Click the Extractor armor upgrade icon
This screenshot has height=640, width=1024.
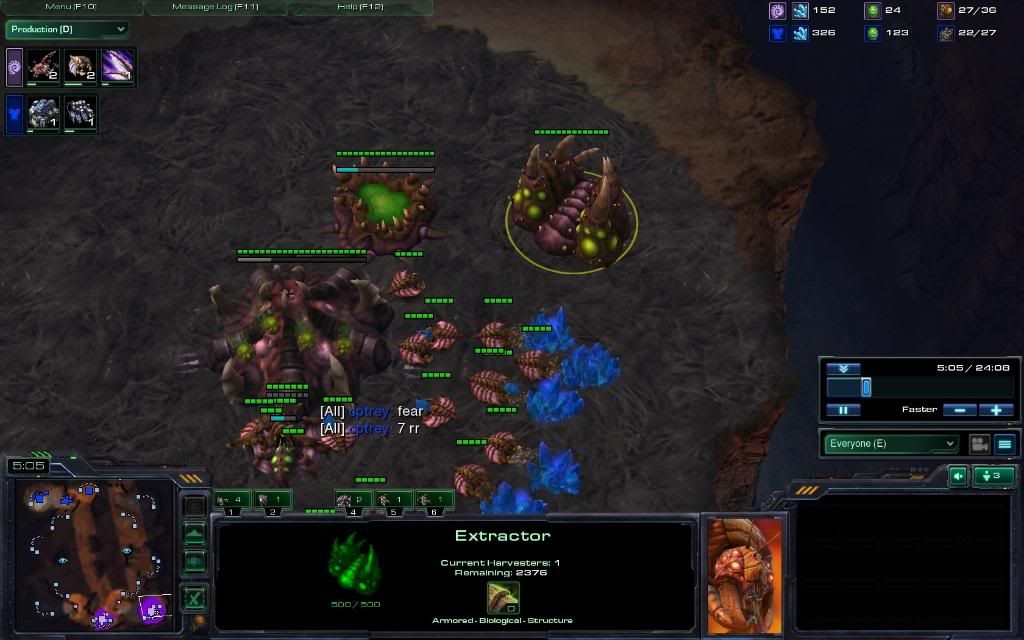coord(502,597)
